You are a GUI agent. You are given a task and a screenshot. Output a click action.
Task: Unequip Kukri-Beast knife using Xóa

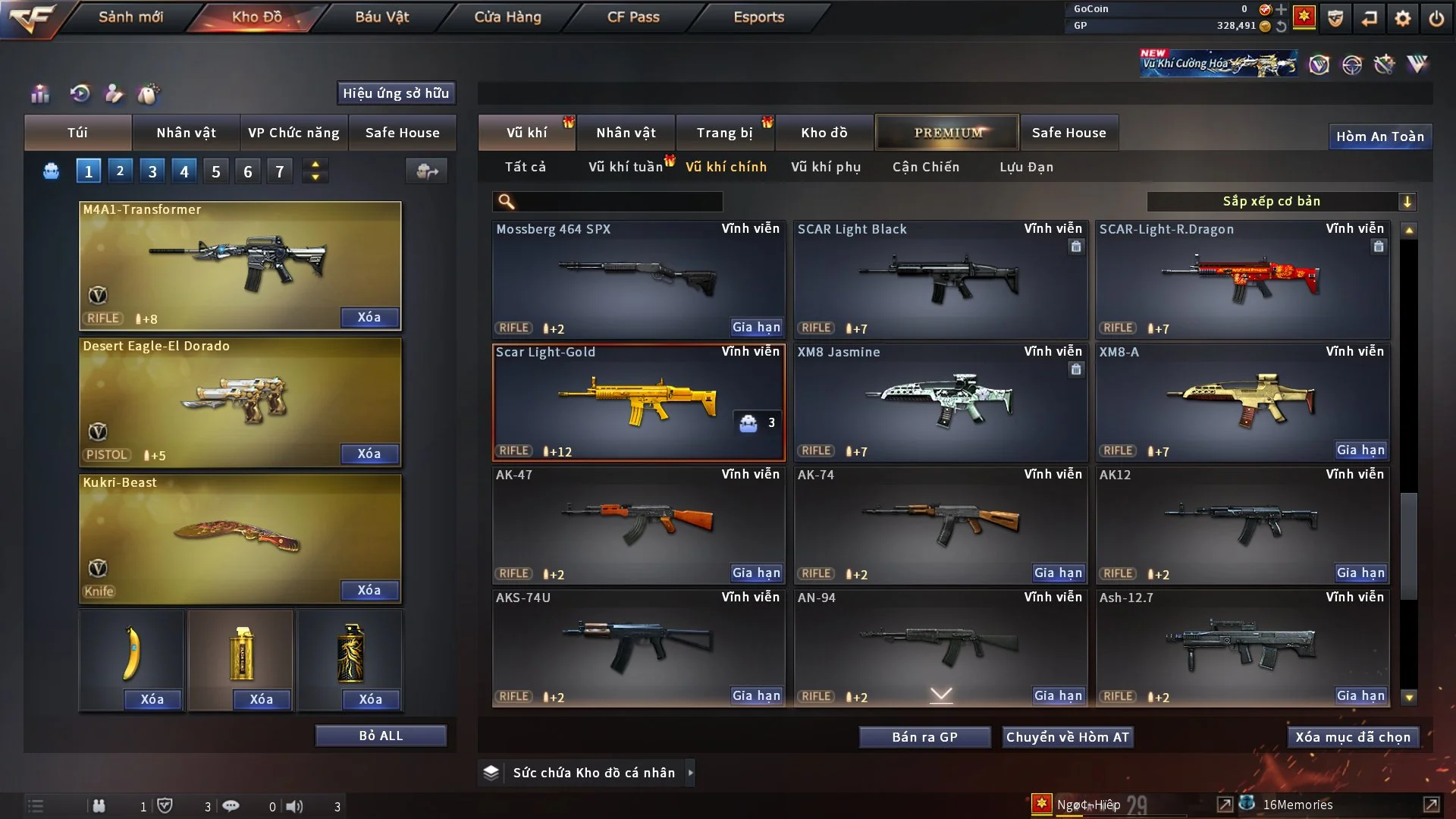pos(369,590)
